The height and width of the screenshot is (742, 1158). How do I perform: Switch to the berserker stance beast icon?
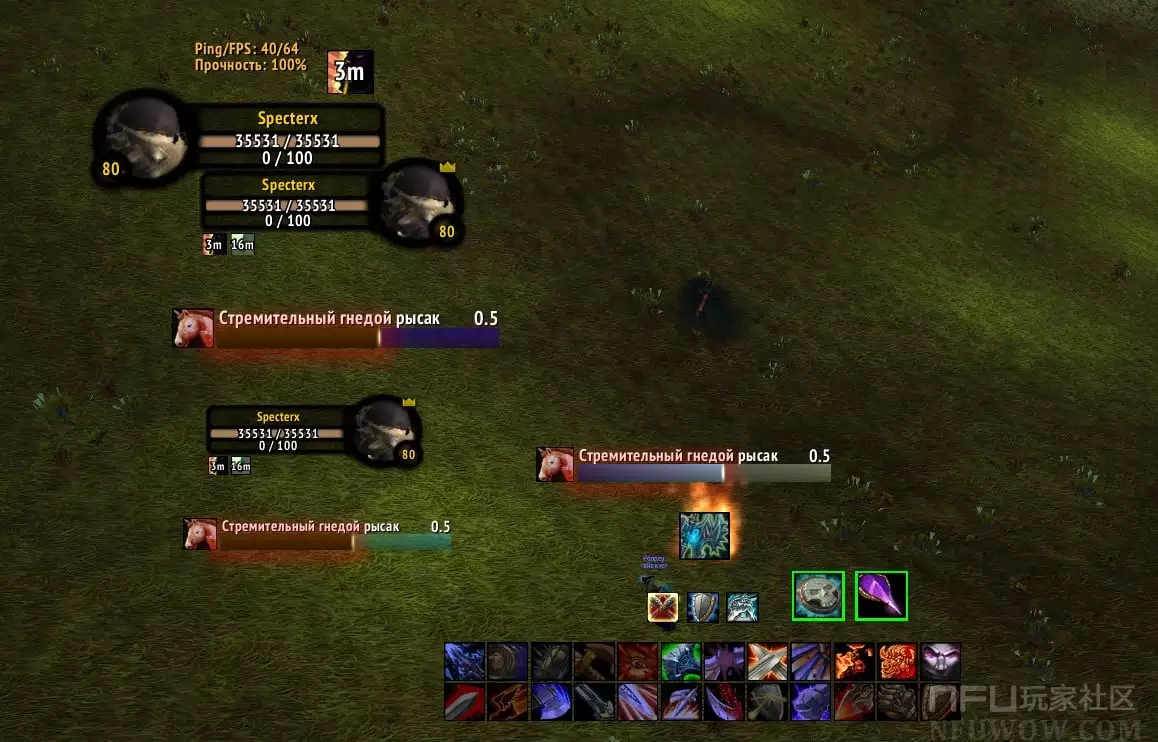pos(742,607)
